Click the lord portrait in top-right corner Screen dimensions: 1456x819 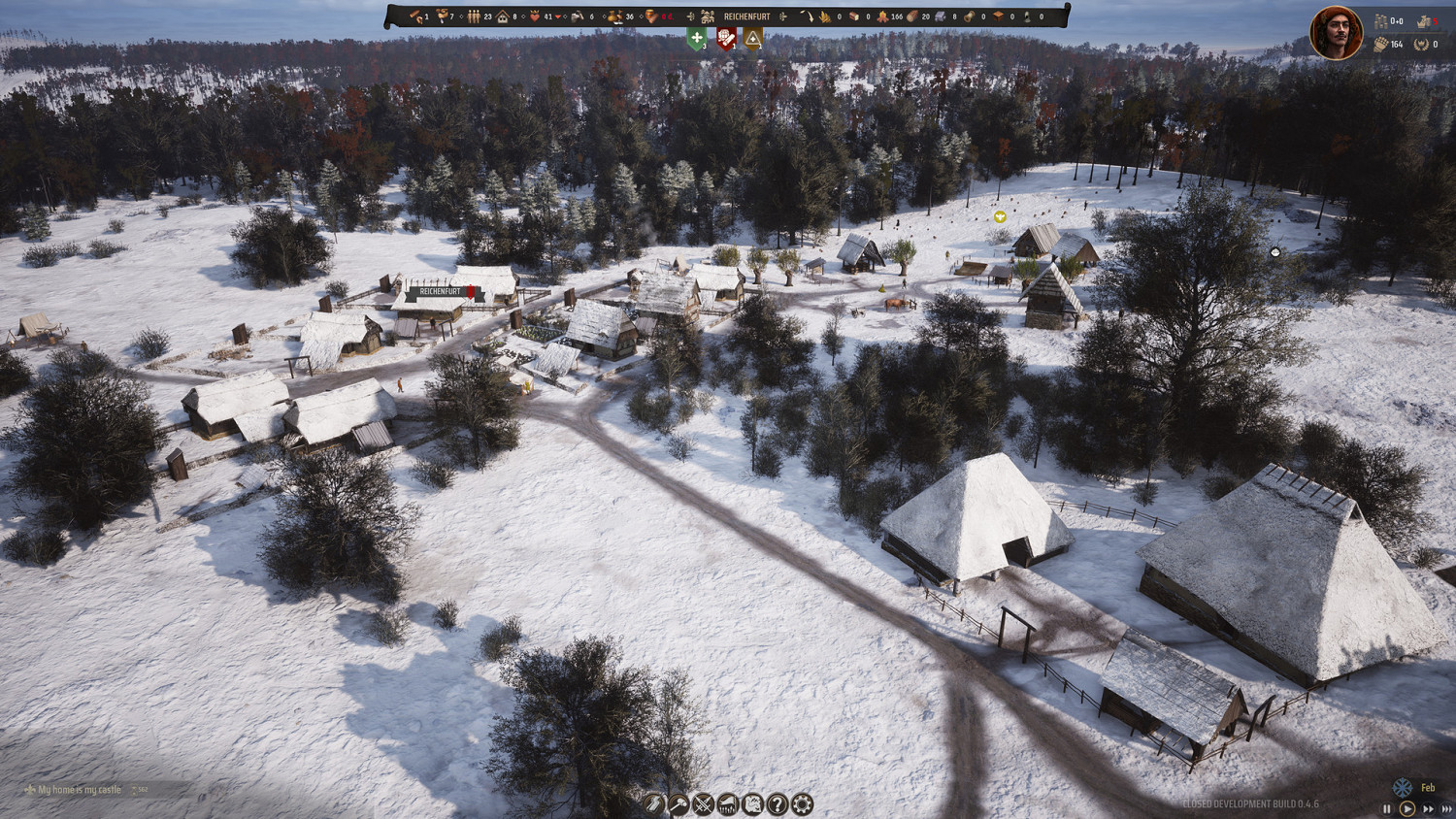[1335, 32]
